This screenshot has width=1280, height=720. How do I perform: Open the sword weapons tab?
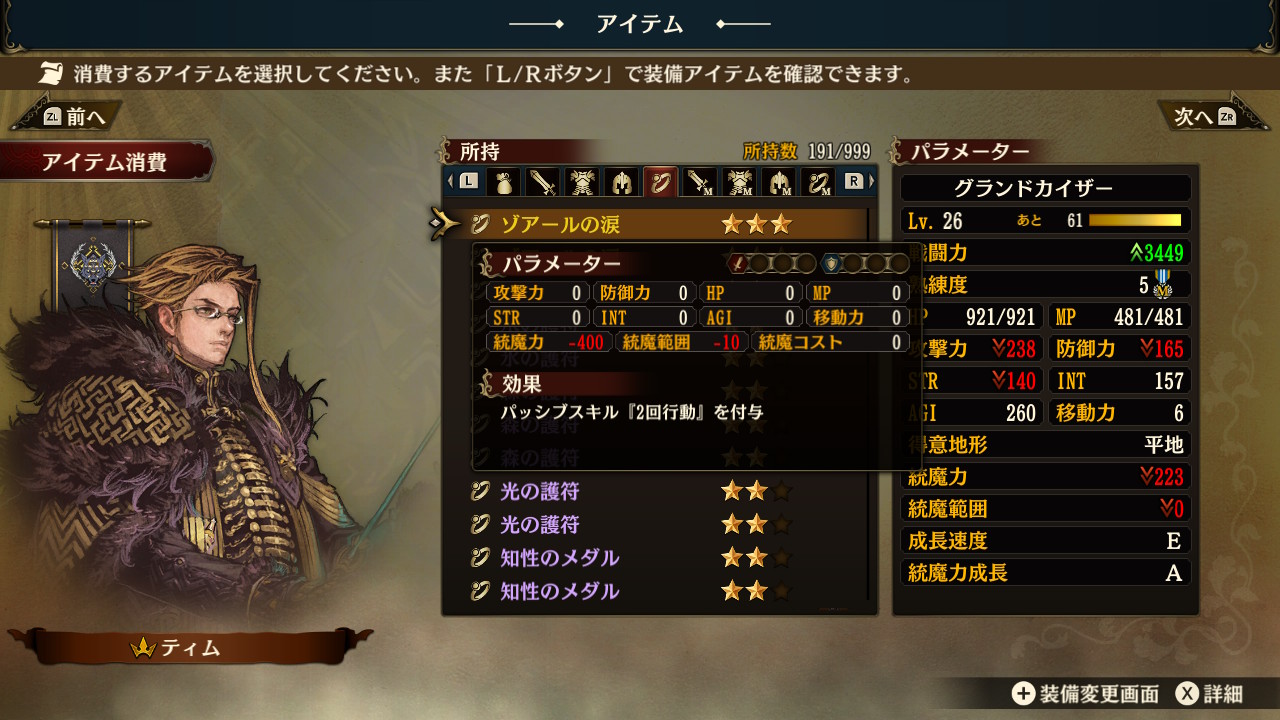[542, 182]
